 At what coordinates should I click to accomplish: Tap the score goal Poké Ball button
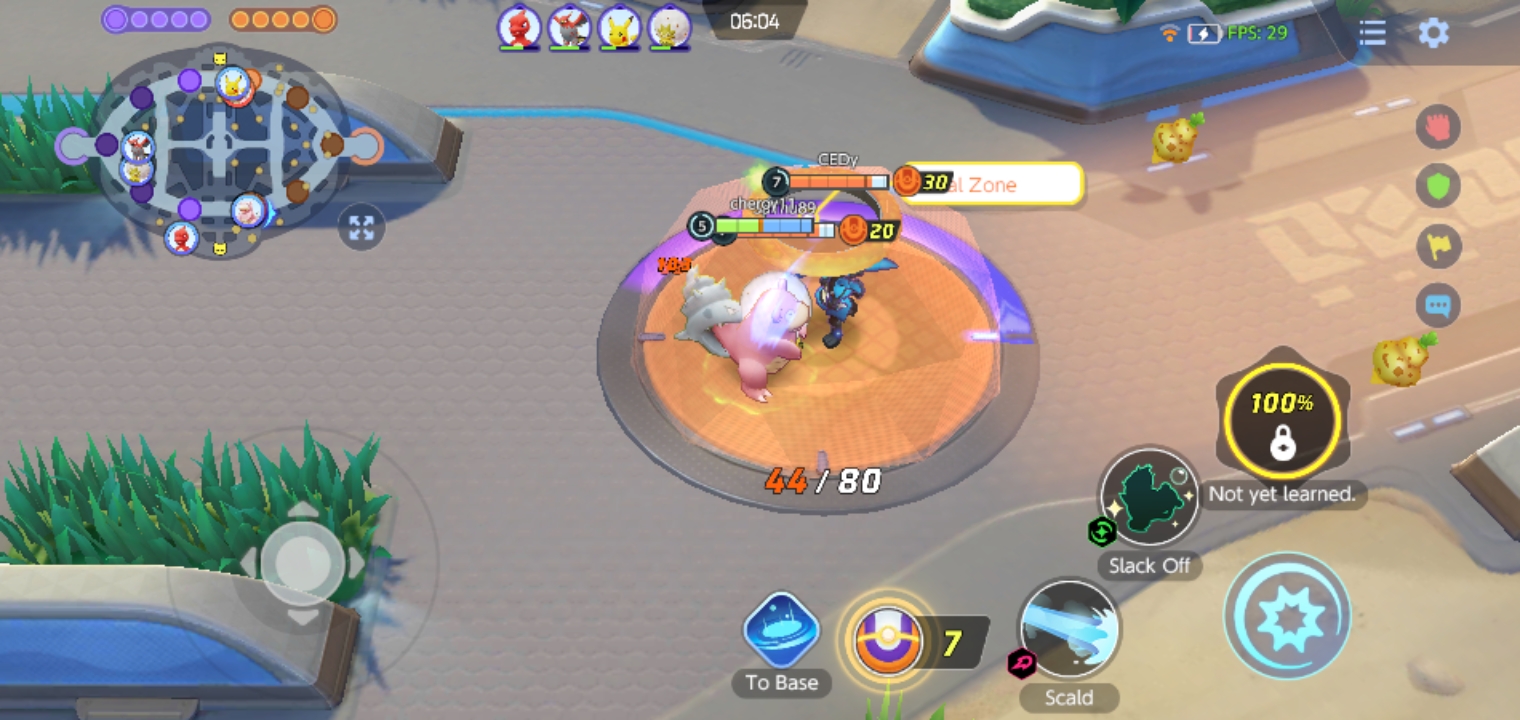click(887, 641)
